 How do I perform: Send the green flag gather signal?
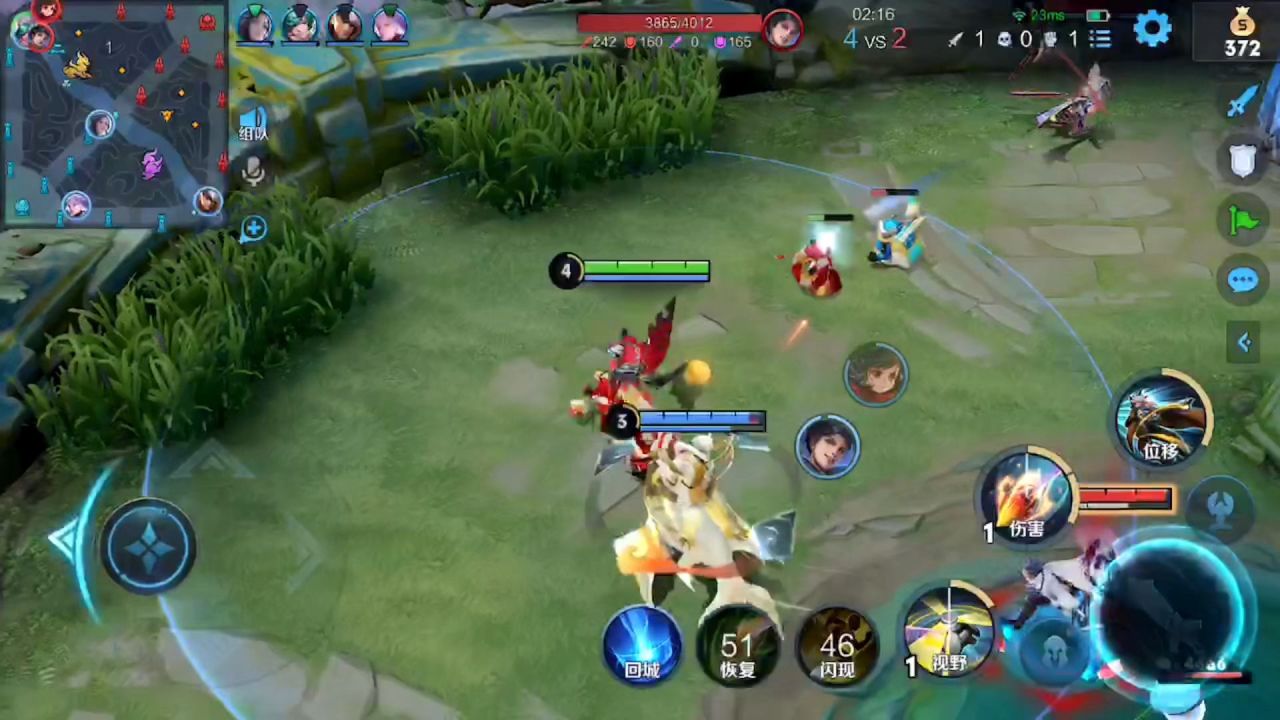[1242, 220]
